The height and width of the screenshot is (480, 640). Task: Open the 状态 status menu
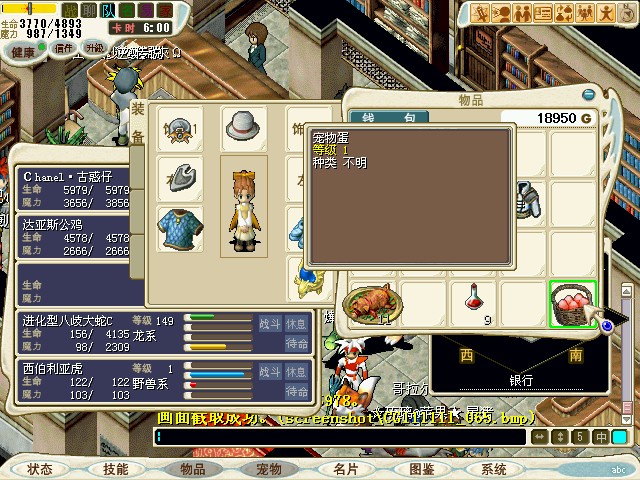pos(40,469)
